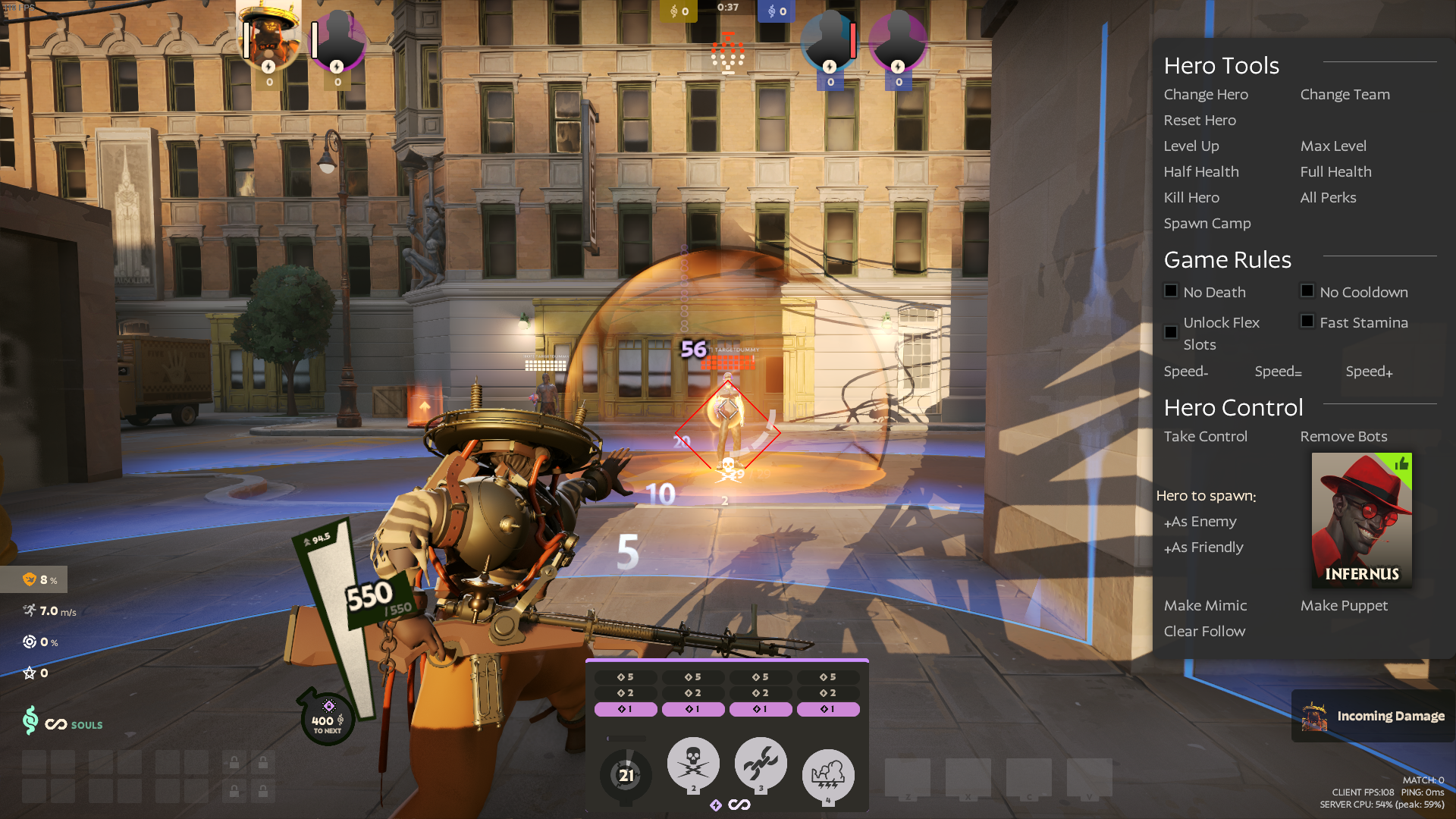Click Change Hero in Hero Tools
Image resolution: width=1456 pixels, height=819 pixels.
[x=1206, y=95]
